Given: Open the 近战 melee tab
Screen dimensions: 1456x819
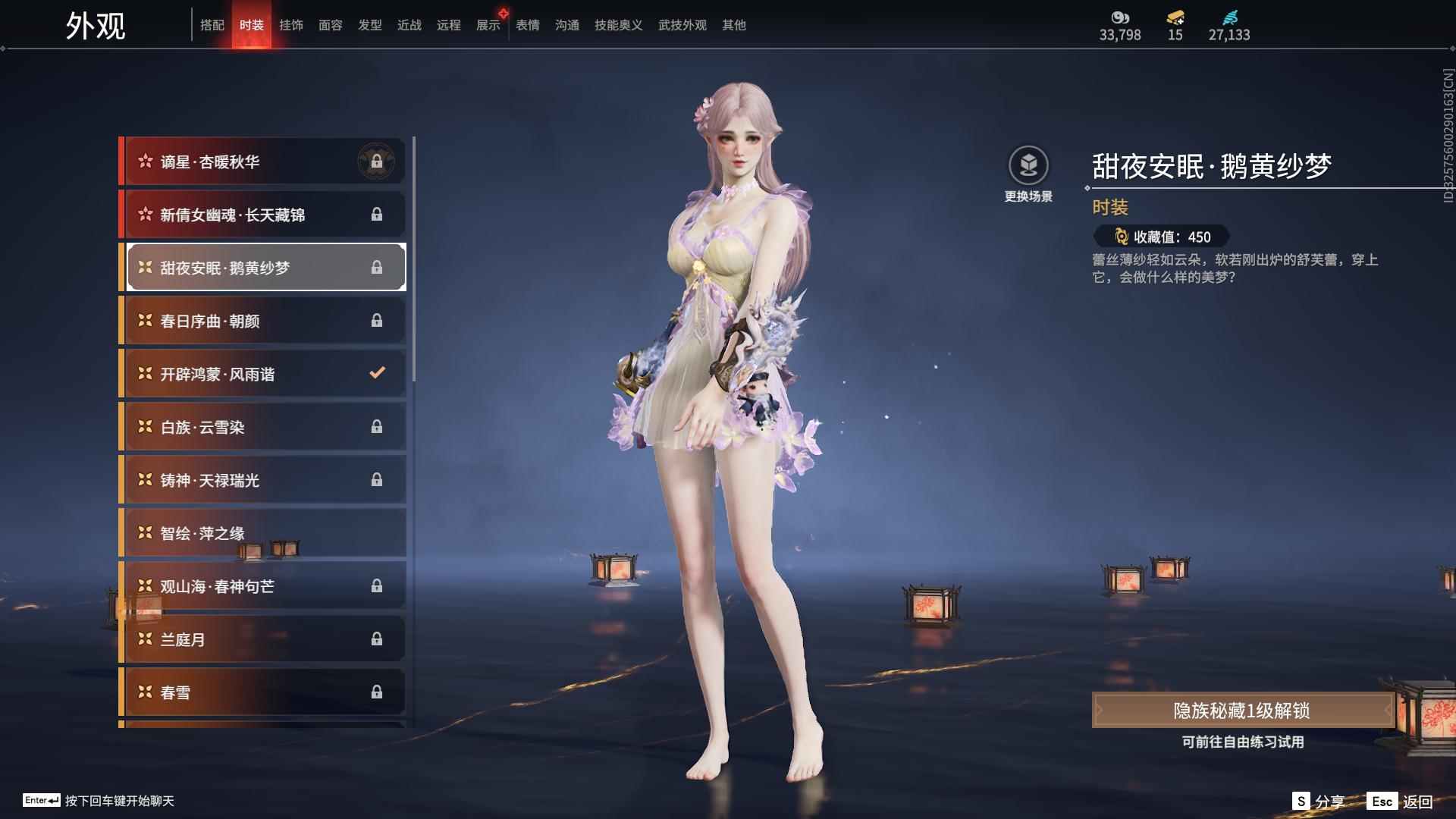Looking at the screenshot, I should point(409,25).
